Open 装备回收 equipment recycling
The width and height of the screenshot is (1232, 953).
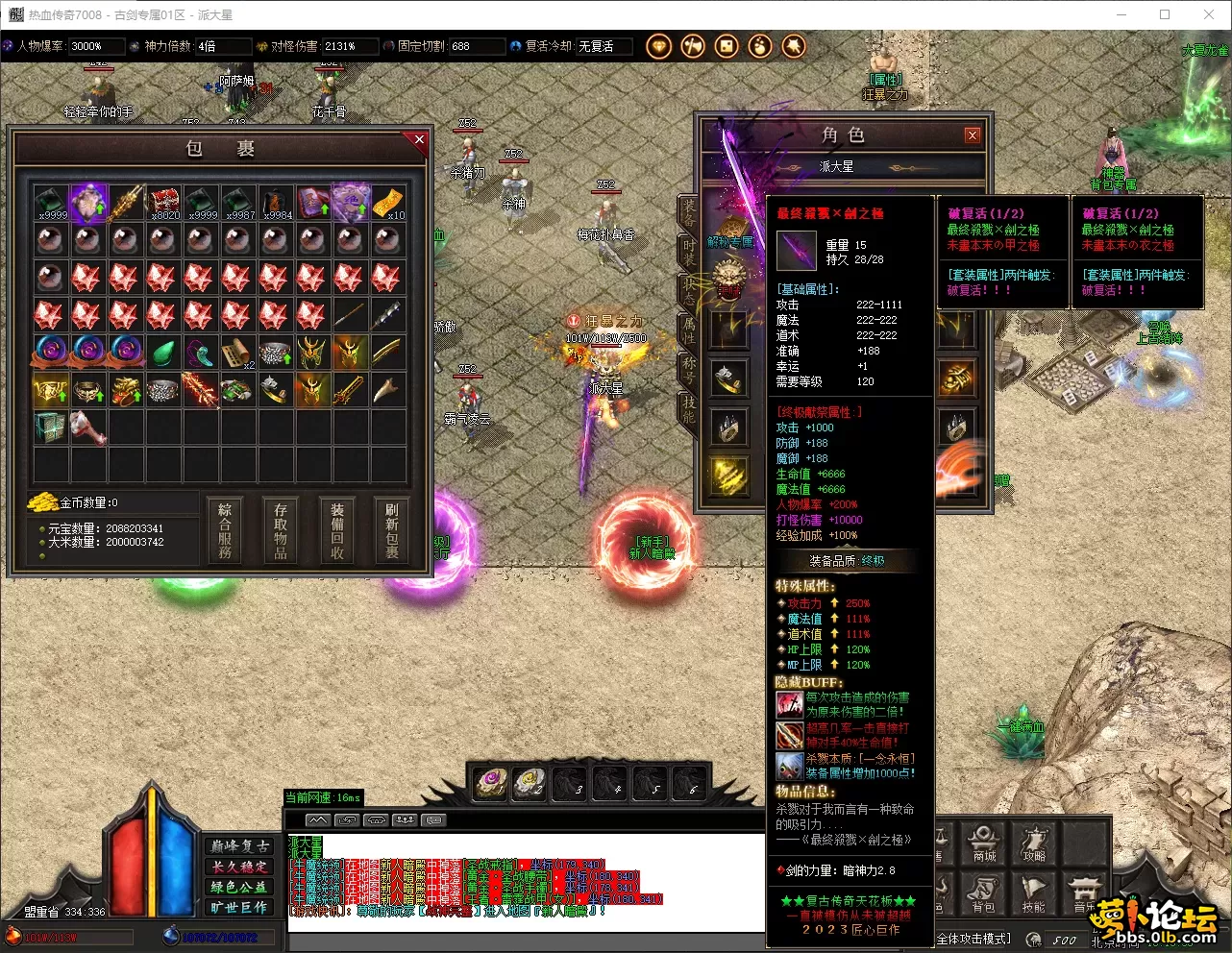coord(337,531)
